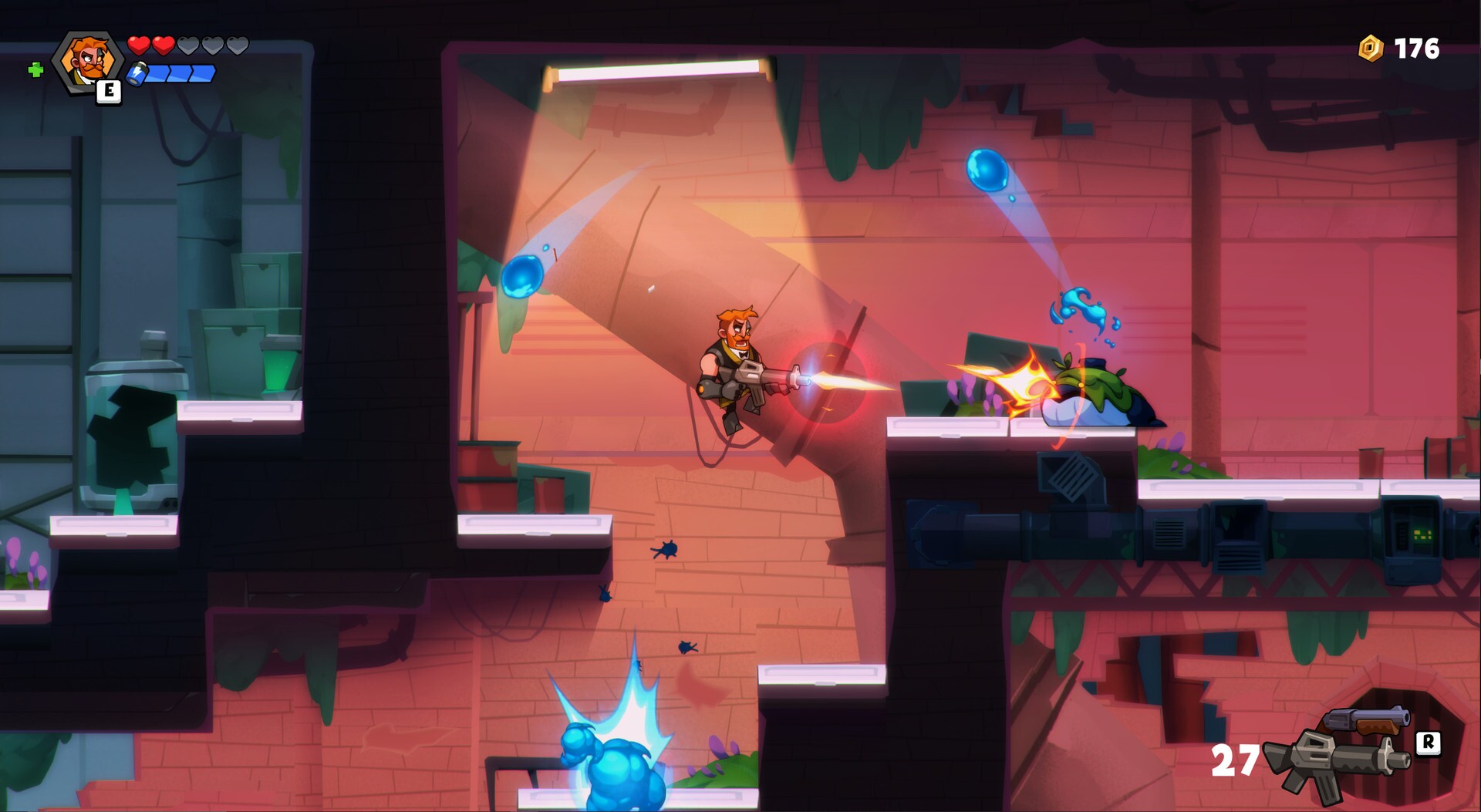Toggle the second red heart in health bar
Image resolution: width=1481 pixels, height=812 pixels.
click(x=164, y=45)
